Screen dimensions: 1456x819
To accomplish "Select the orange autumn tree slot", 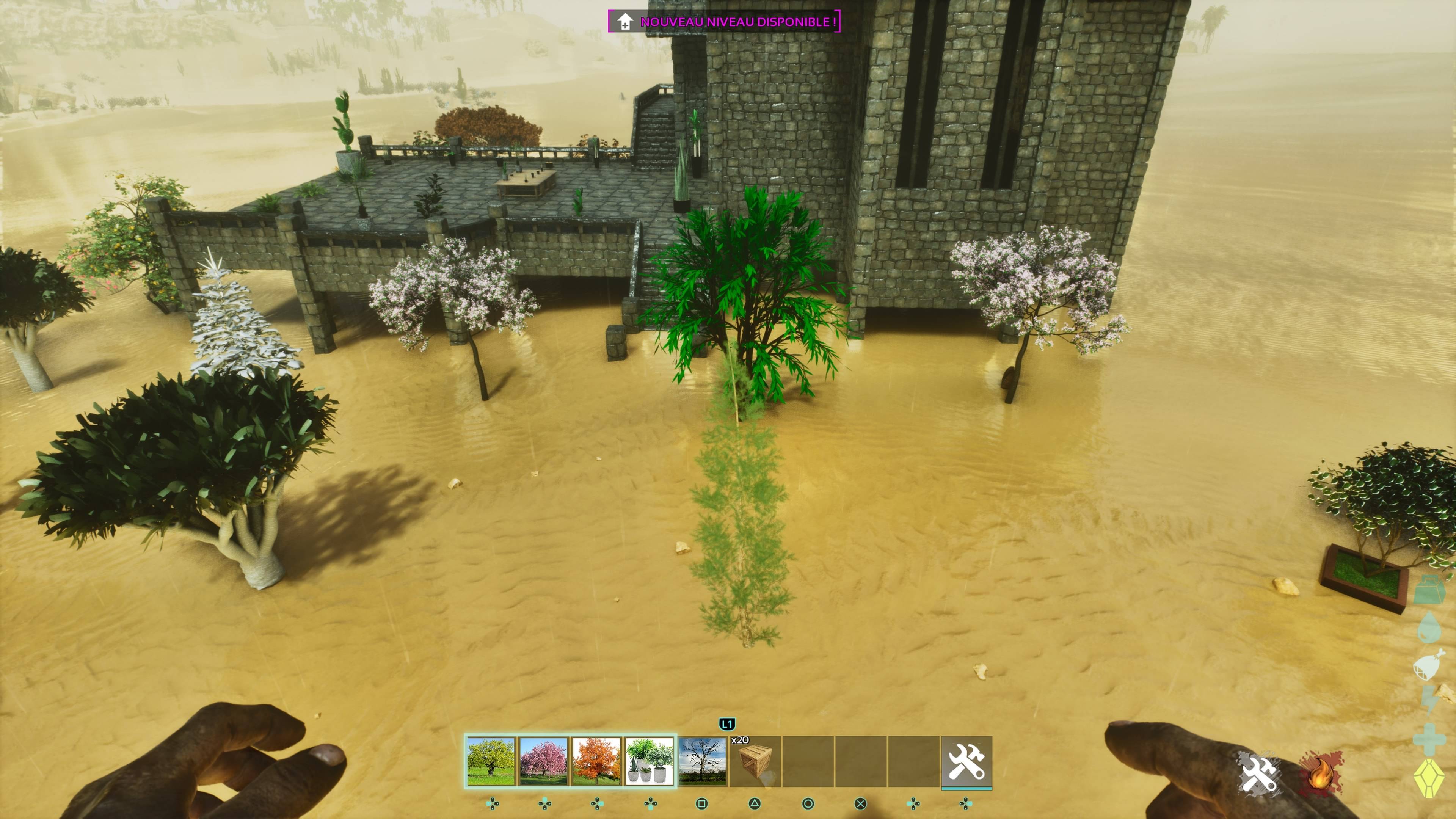I will [x=596, y=761].
